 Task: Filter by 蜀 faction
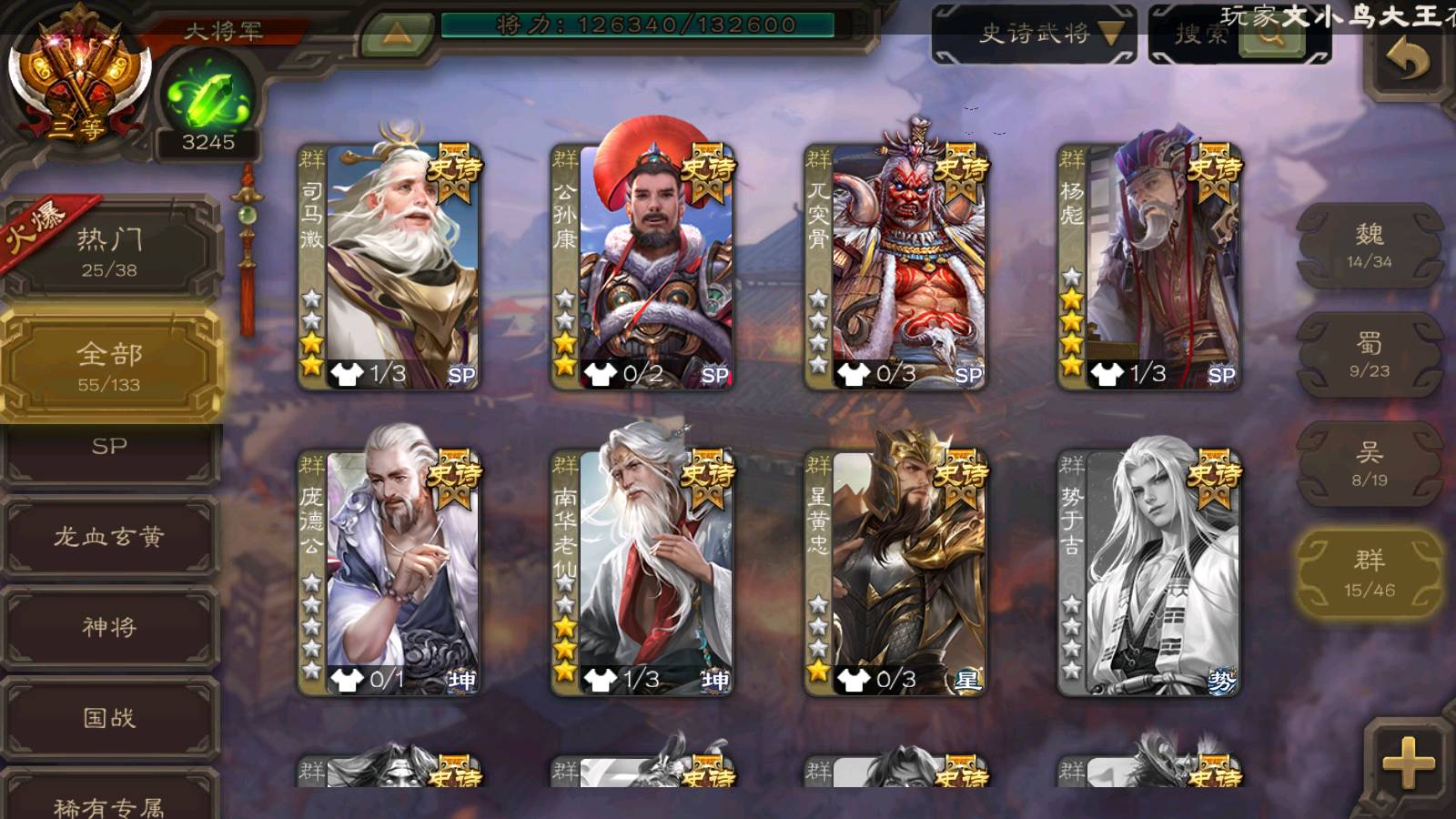pos(1369,355)
